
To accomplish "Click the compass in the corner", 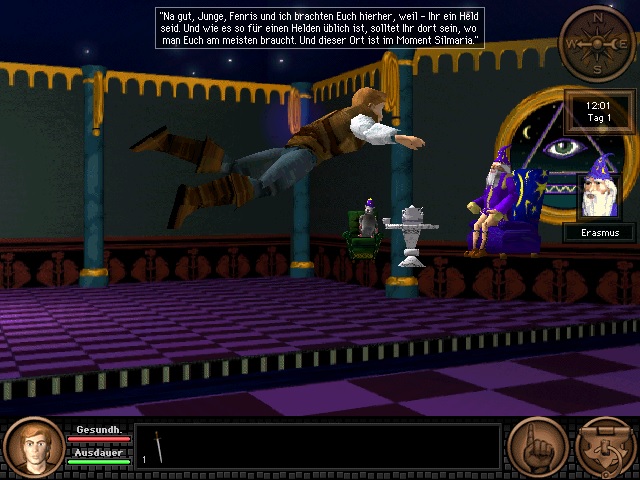I will point(596,43).
